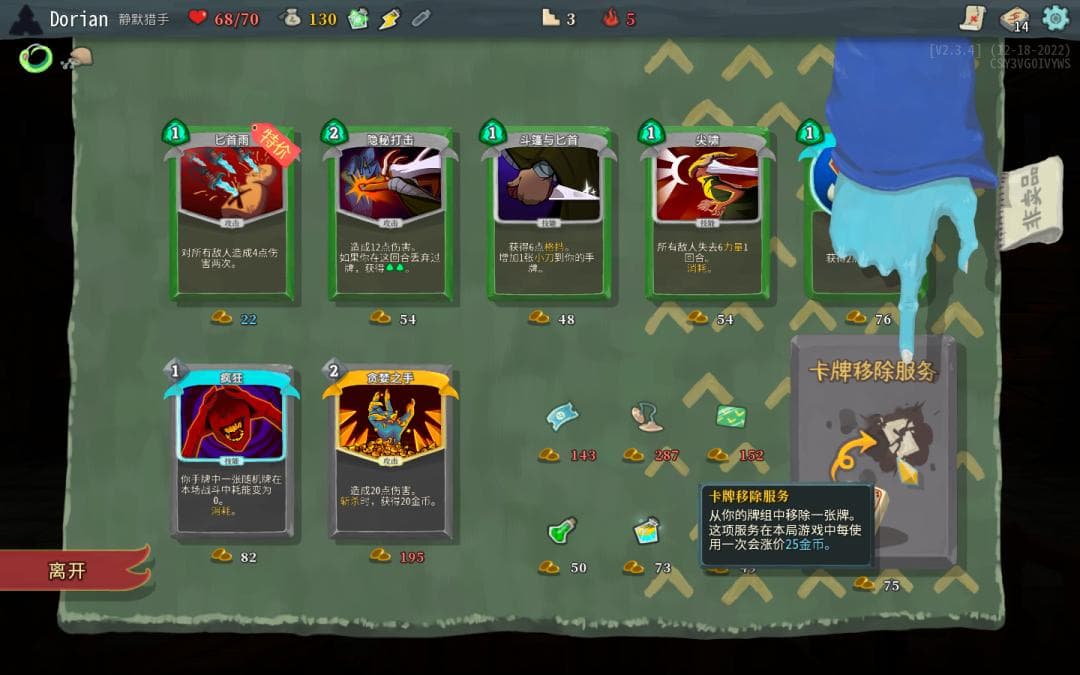Image resolution: width=1080 pixels, height=675 pixels.
Task: View the deck of 14 cards
Action: (x=1014, y=18)
